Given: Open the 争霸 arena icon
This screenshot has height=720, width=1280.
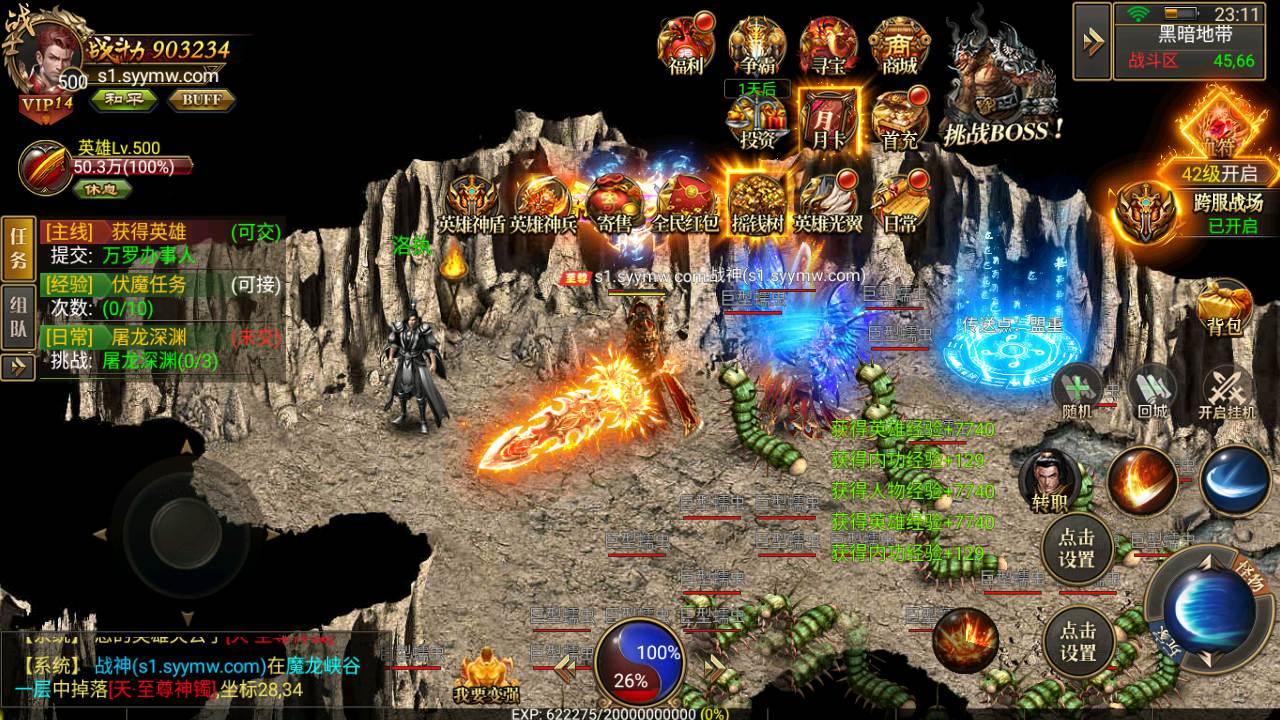Looking at the screenshot, I should (757, 45).
